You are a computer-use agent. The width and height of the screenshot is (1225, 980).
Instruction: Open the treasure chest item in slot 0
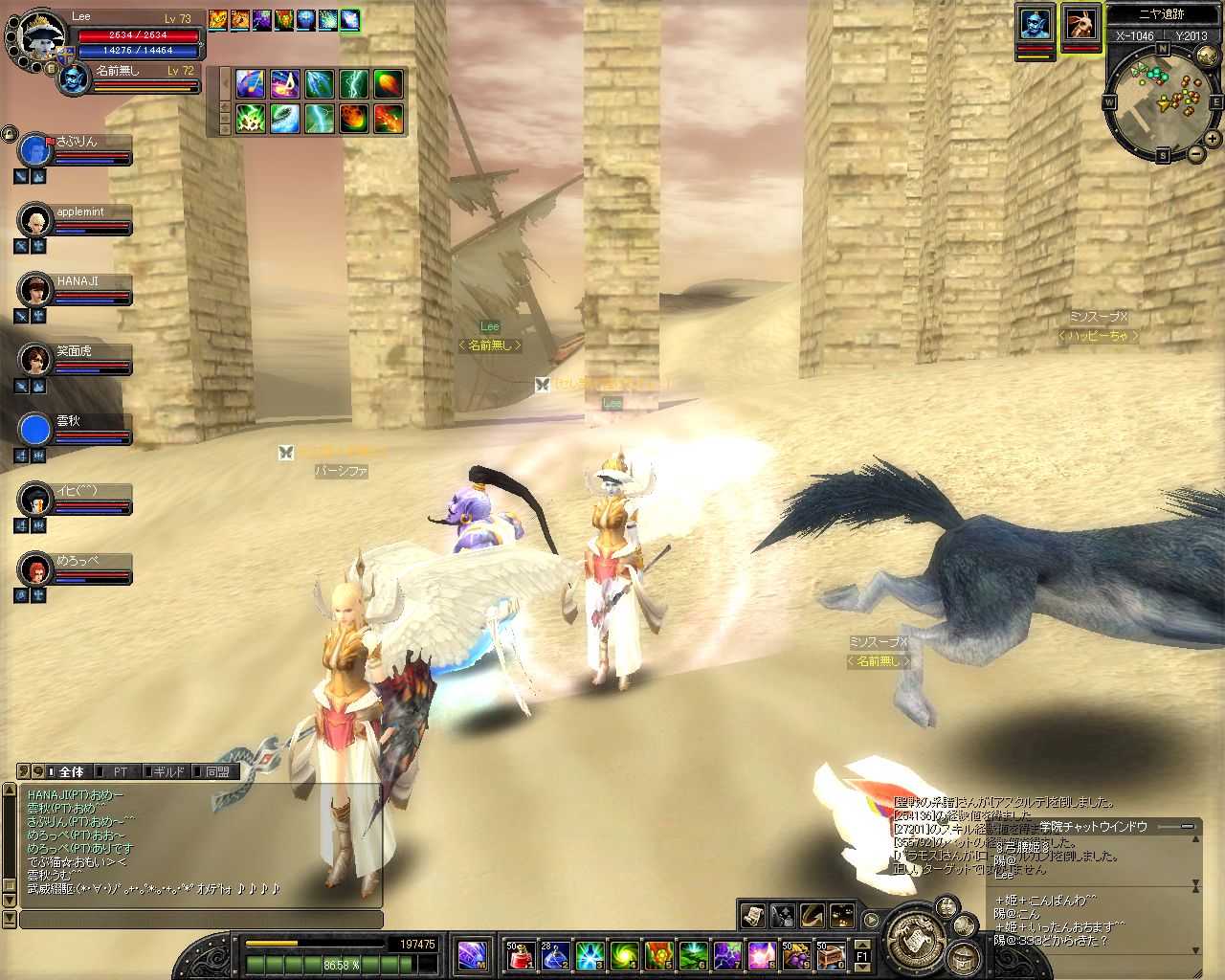(x=830, y=954)
